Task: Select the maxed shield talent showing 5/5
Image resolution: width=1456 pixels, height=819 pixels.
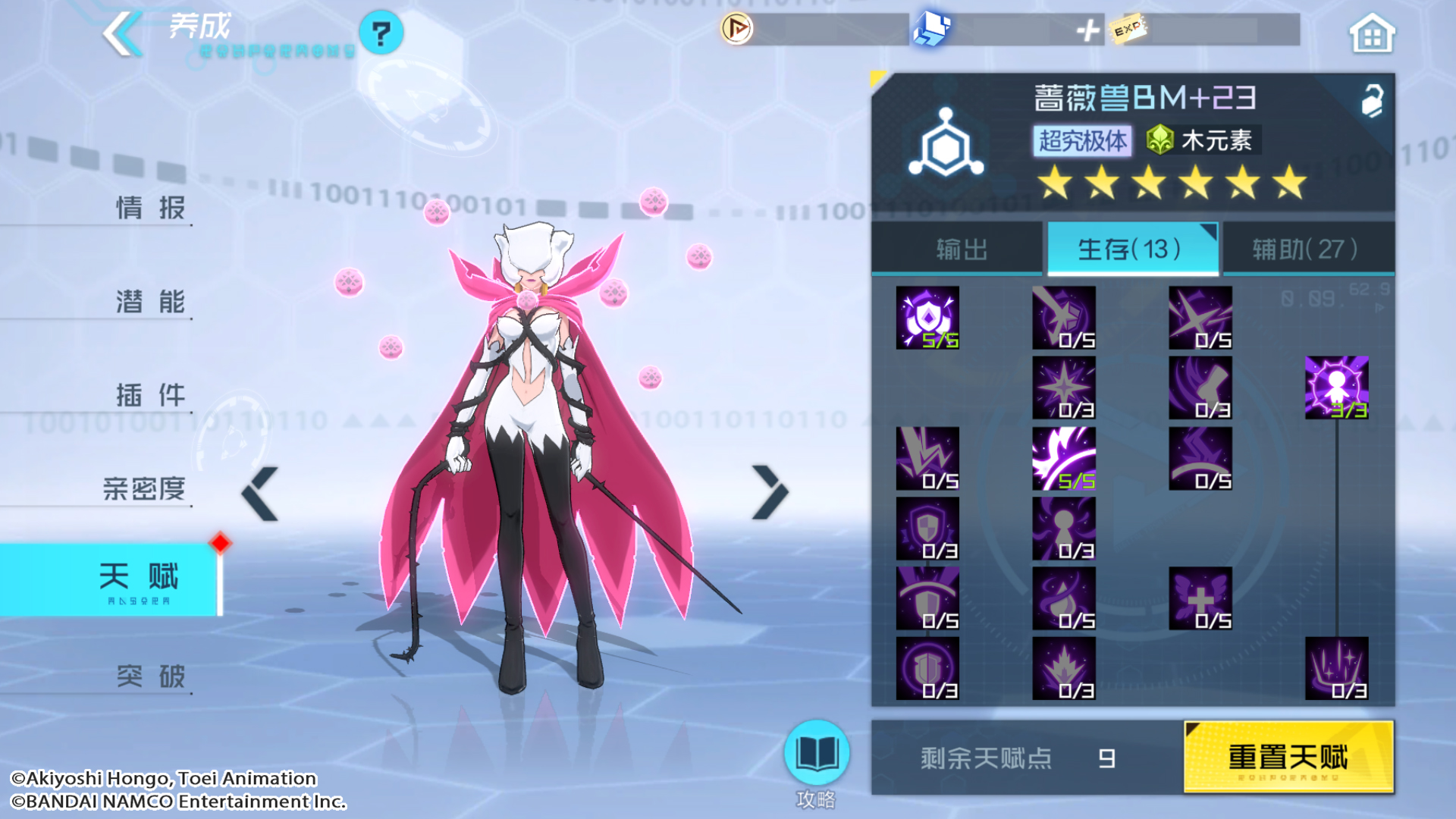Action: pos(927,318)
